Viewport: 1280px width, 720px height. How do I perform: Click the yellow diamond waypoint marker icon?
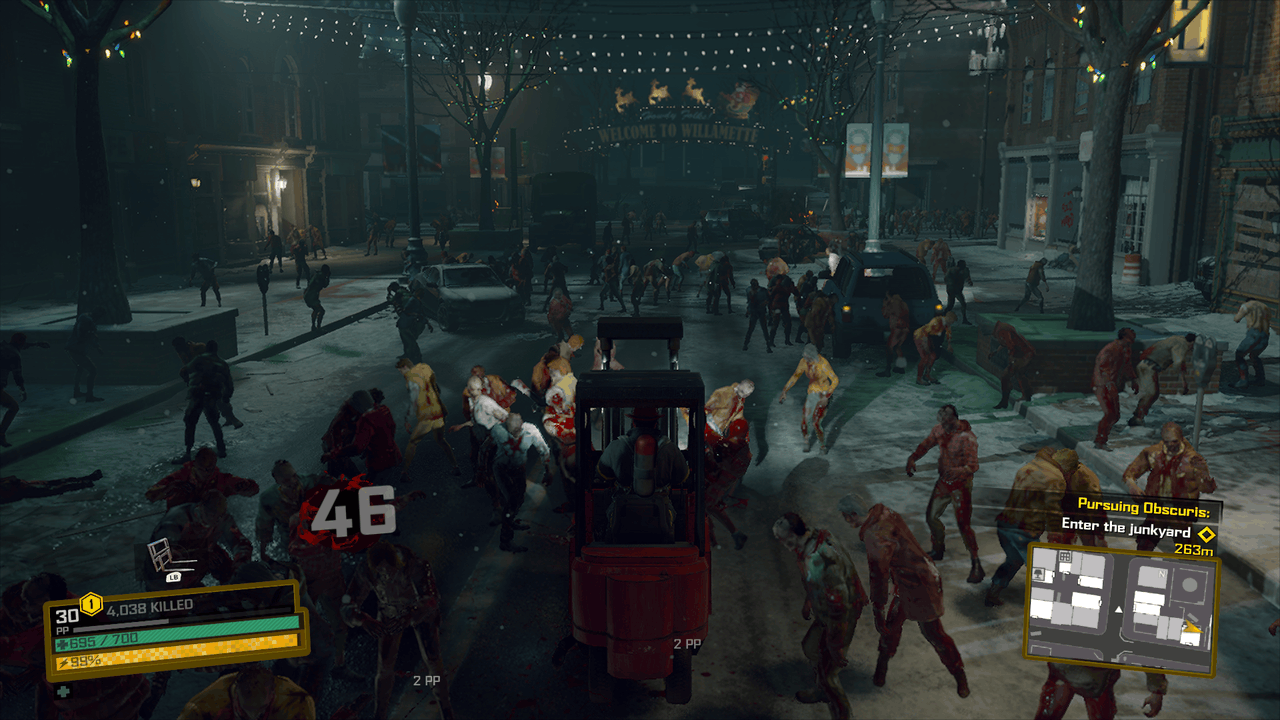[1207, 535]
